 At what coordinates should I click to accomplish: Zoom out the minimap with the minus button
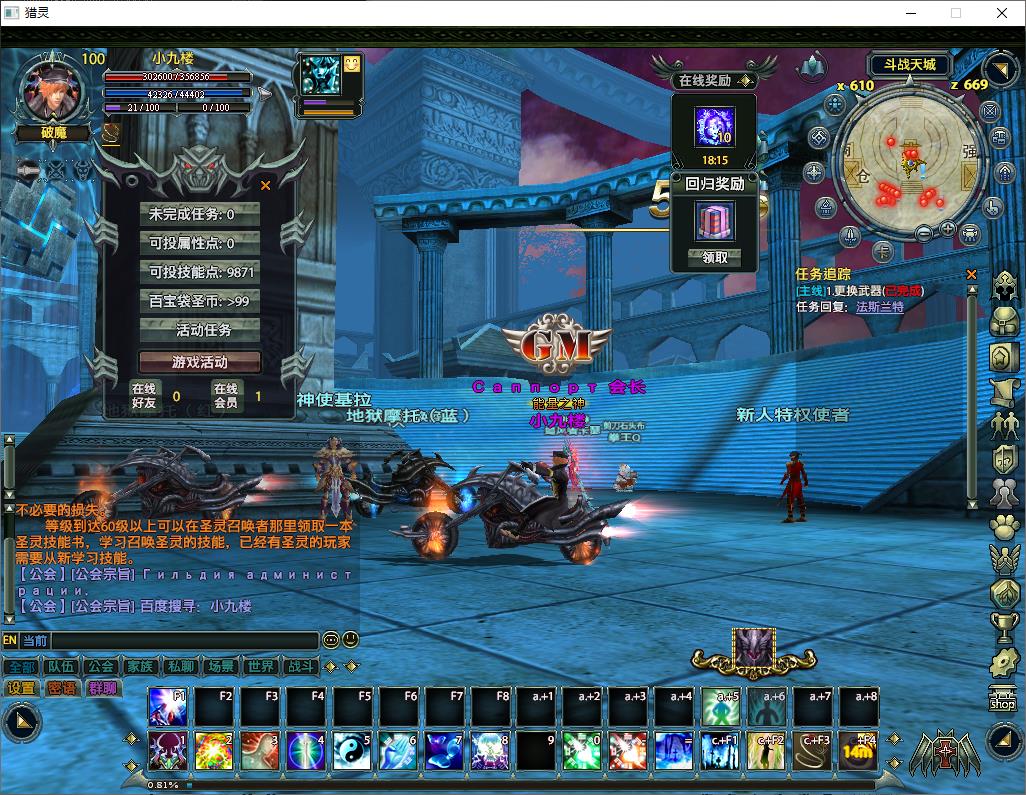(x=923, y=232)
